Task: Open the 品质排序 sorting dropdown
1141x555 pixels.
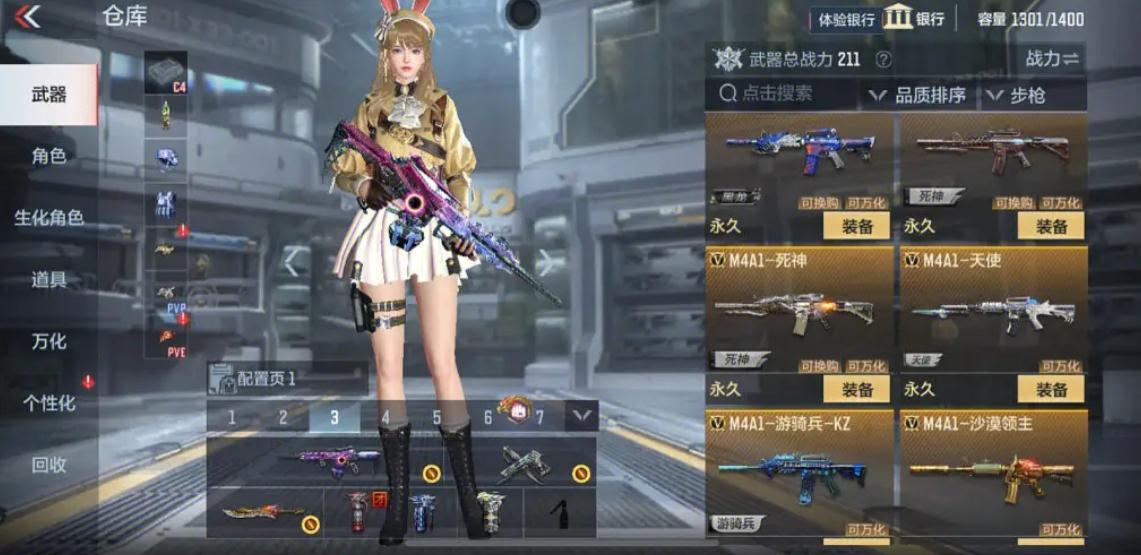Action: 918,96
